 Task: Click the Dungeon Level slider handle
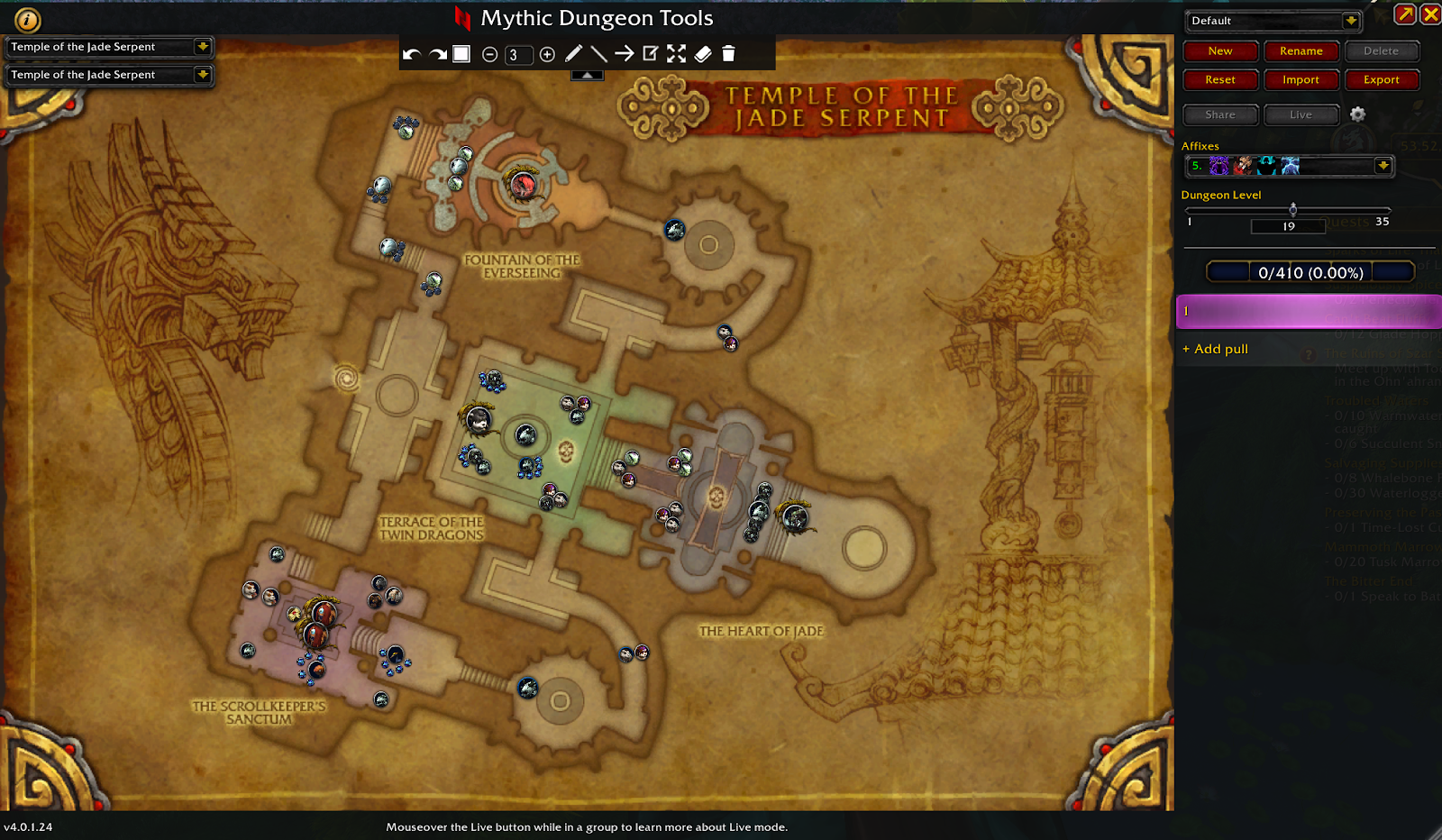1292,209
